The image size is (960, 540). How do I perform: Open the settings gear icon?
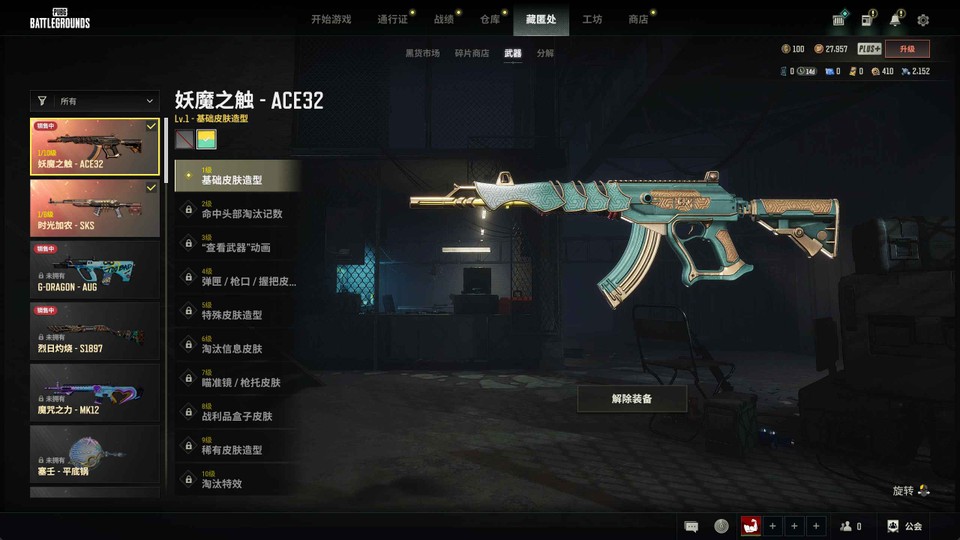(923, 20)
